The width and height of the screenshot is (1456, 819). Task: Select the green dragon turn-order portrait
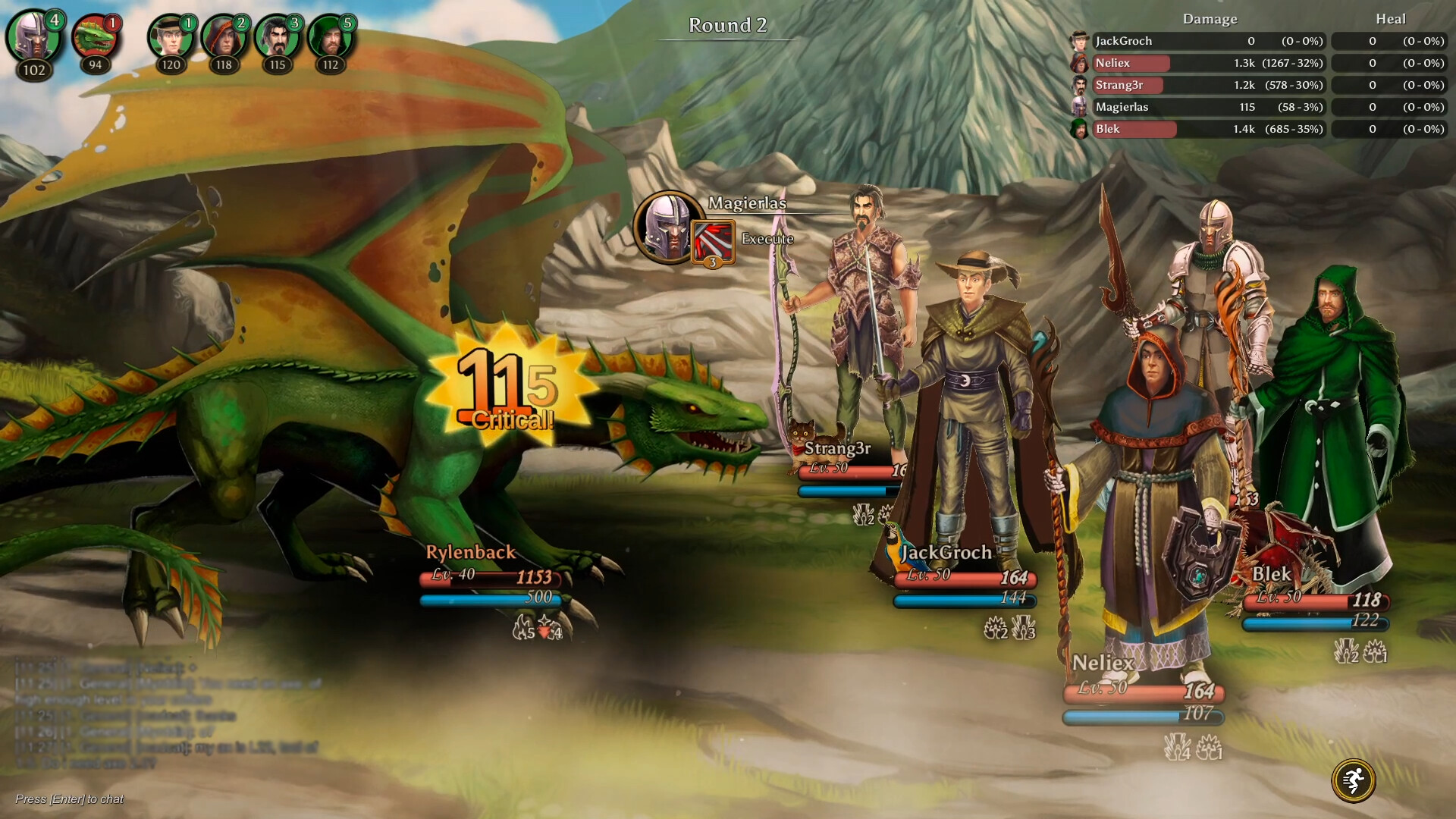[96, 39]
